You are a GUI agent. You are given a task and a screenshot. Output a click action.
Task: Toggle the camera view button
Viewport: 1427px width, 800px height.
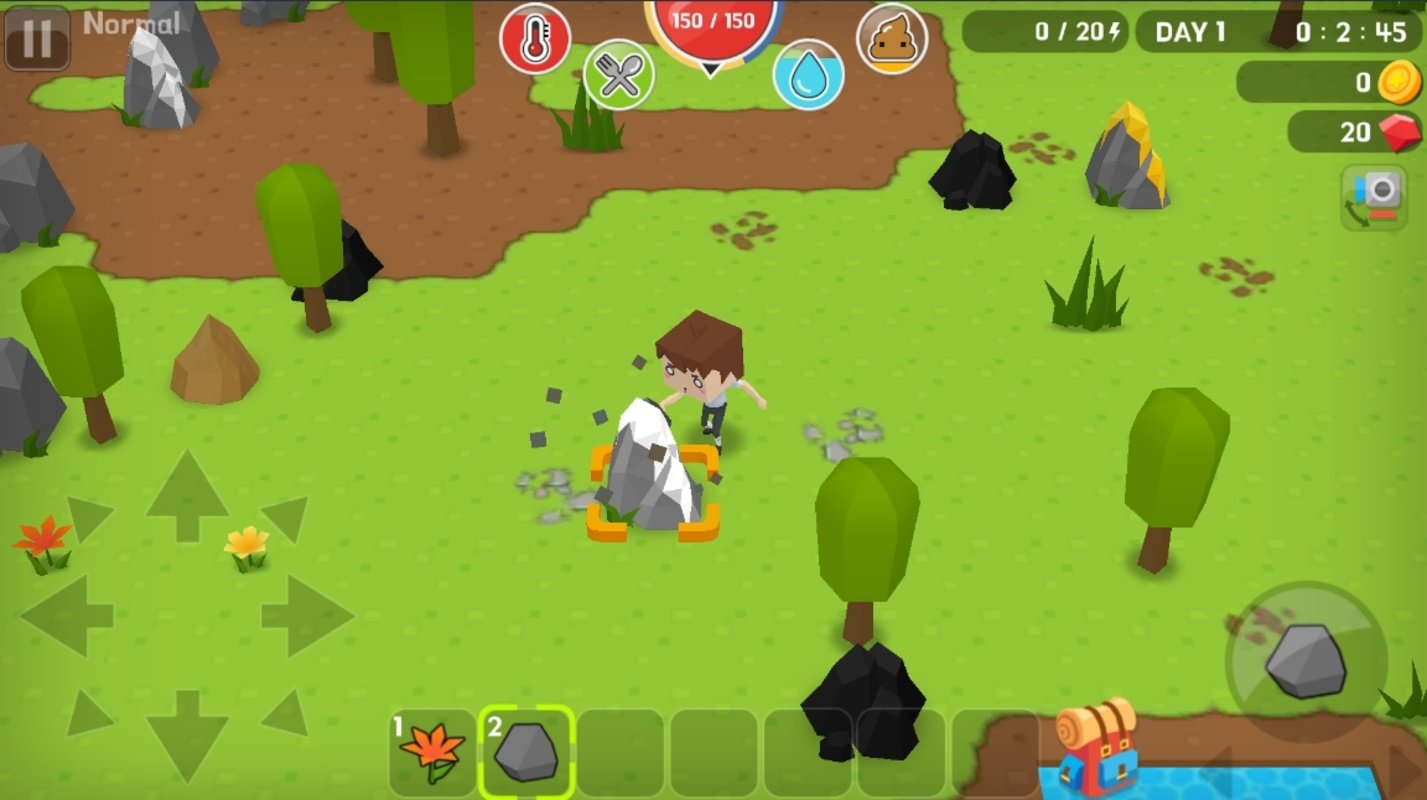[1374, 198]
